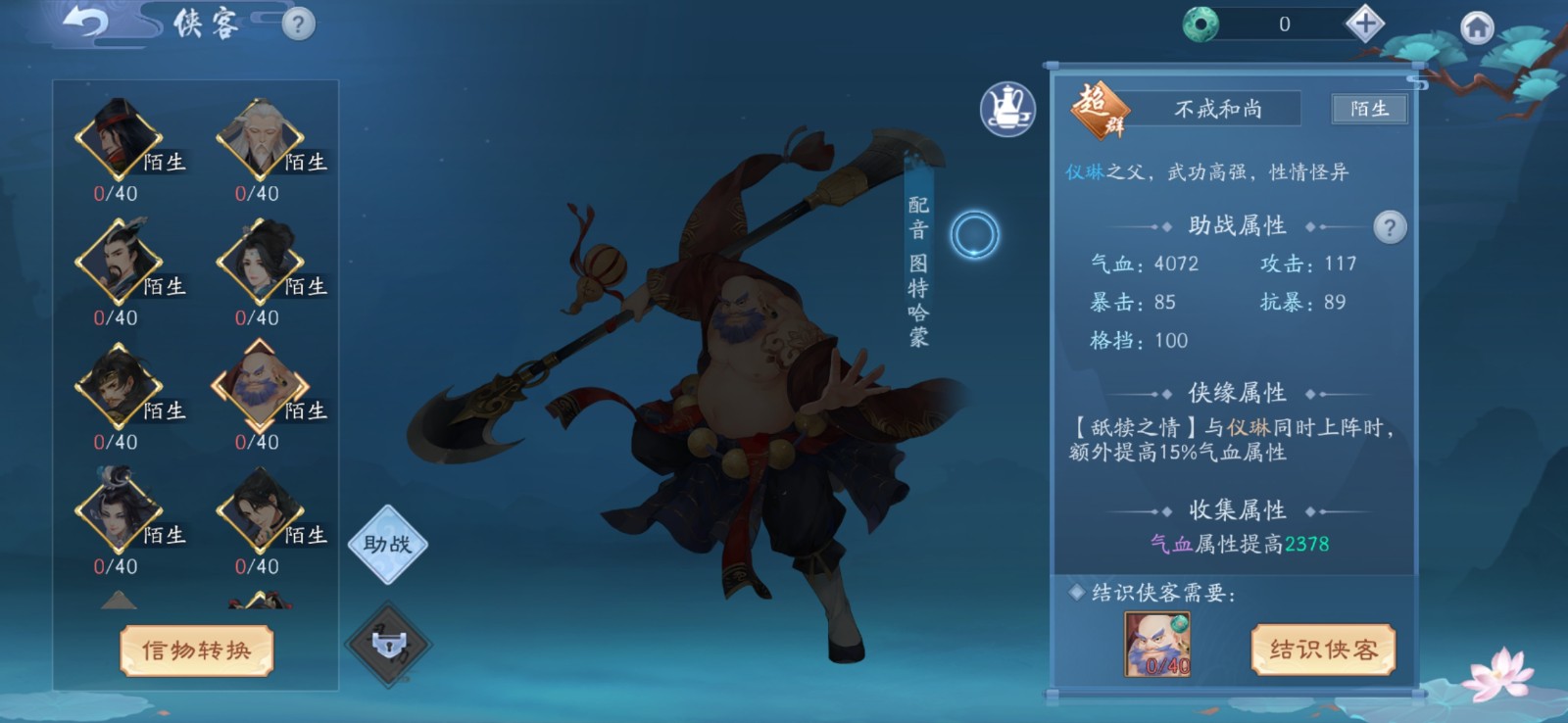Open the 仪琳 link in hero description
The height and width of the screenshot is (723, 1568).
(x=1085, y=172)
